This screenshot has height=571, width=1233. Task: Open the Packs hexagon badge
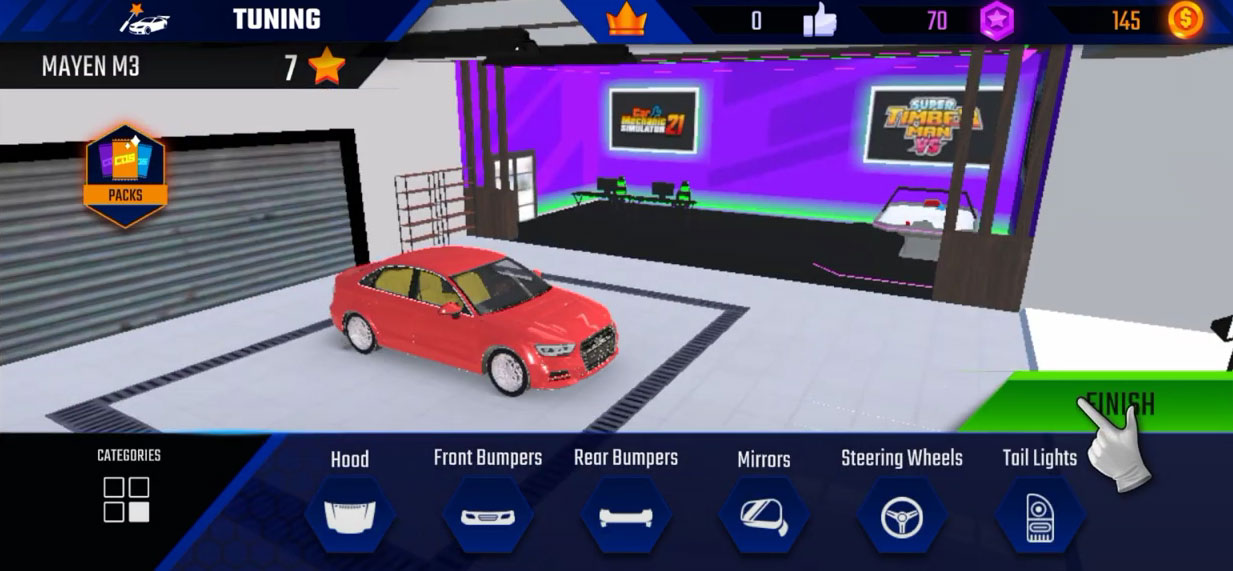coord(125,174)
